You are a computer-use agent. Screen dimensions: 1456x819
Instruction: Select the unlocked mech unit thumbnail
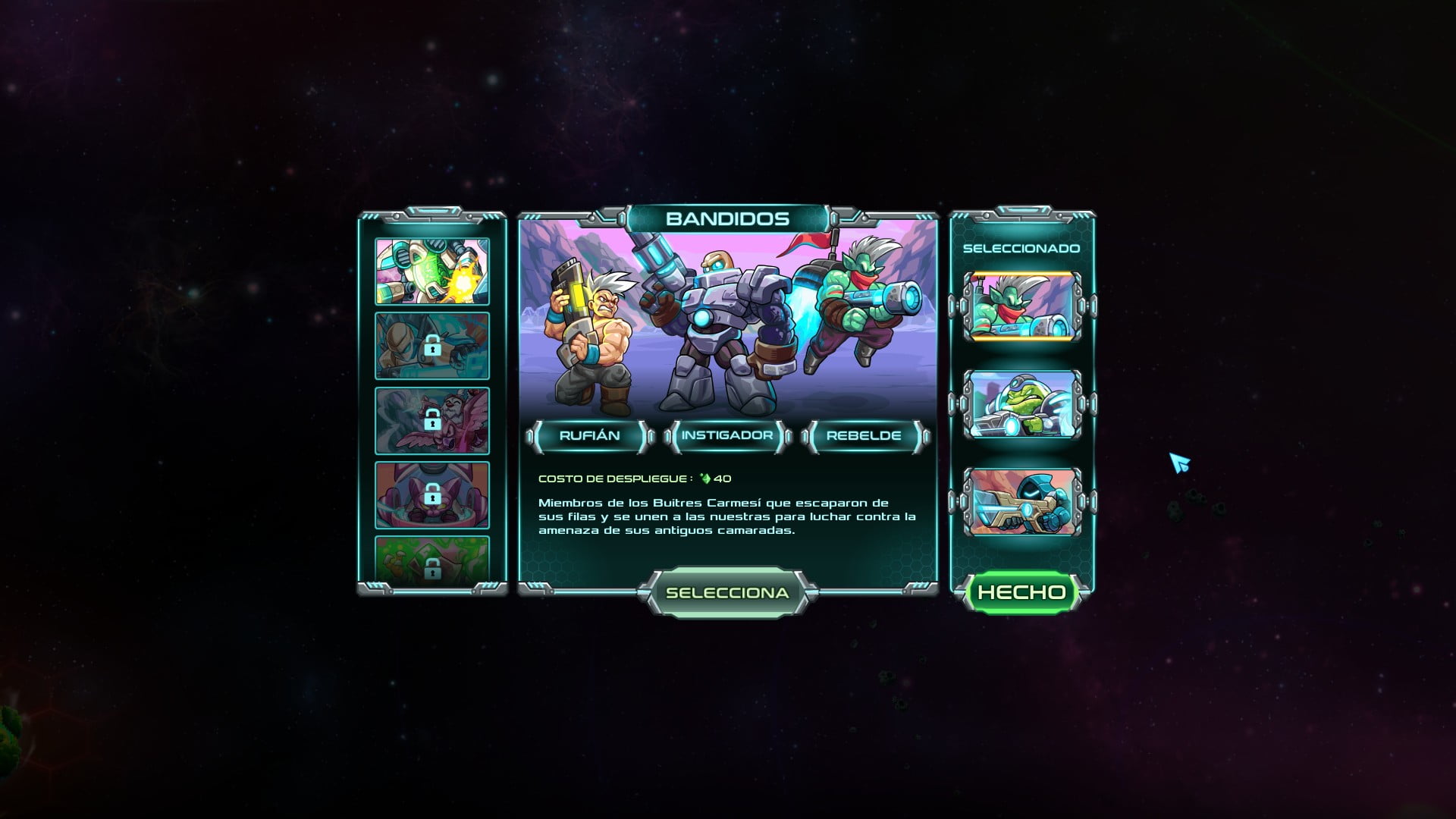tap(431, 271)
